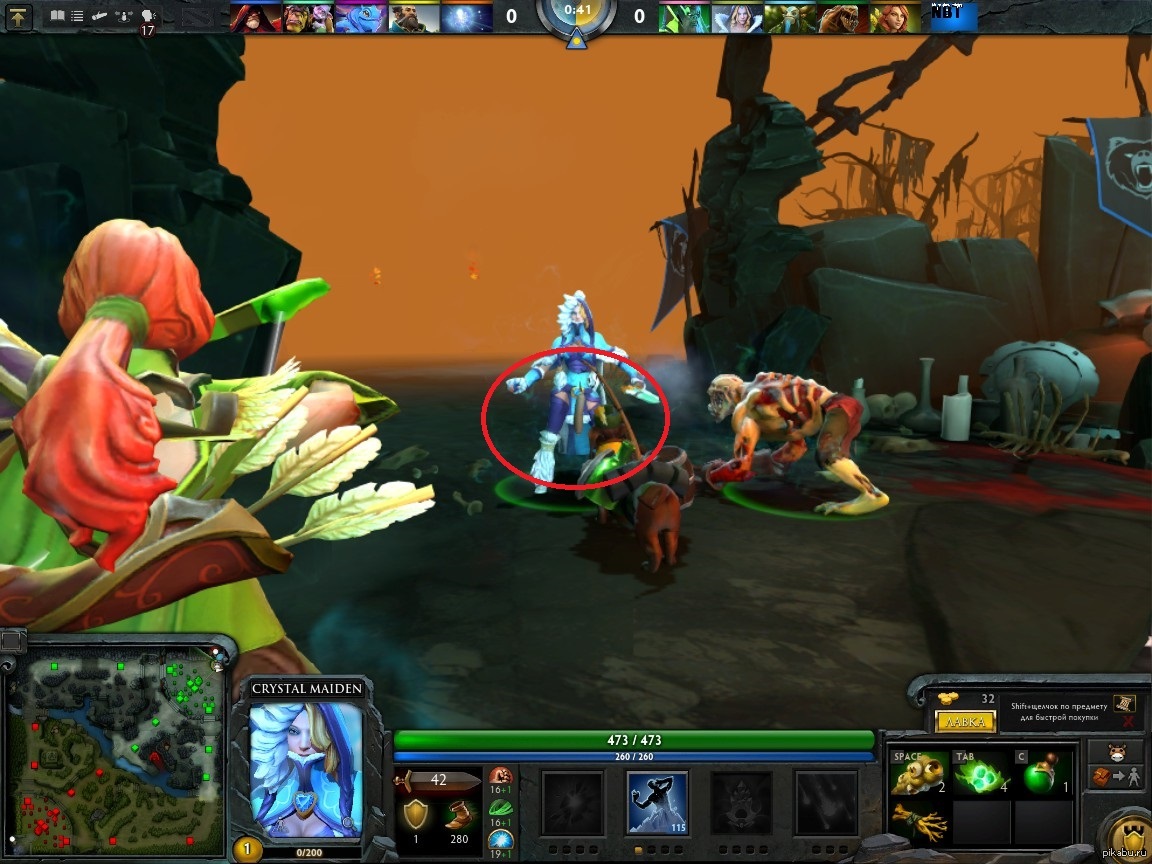
Task: Click the quick-buy scroll item
Action: click(x=1124, y=702)
